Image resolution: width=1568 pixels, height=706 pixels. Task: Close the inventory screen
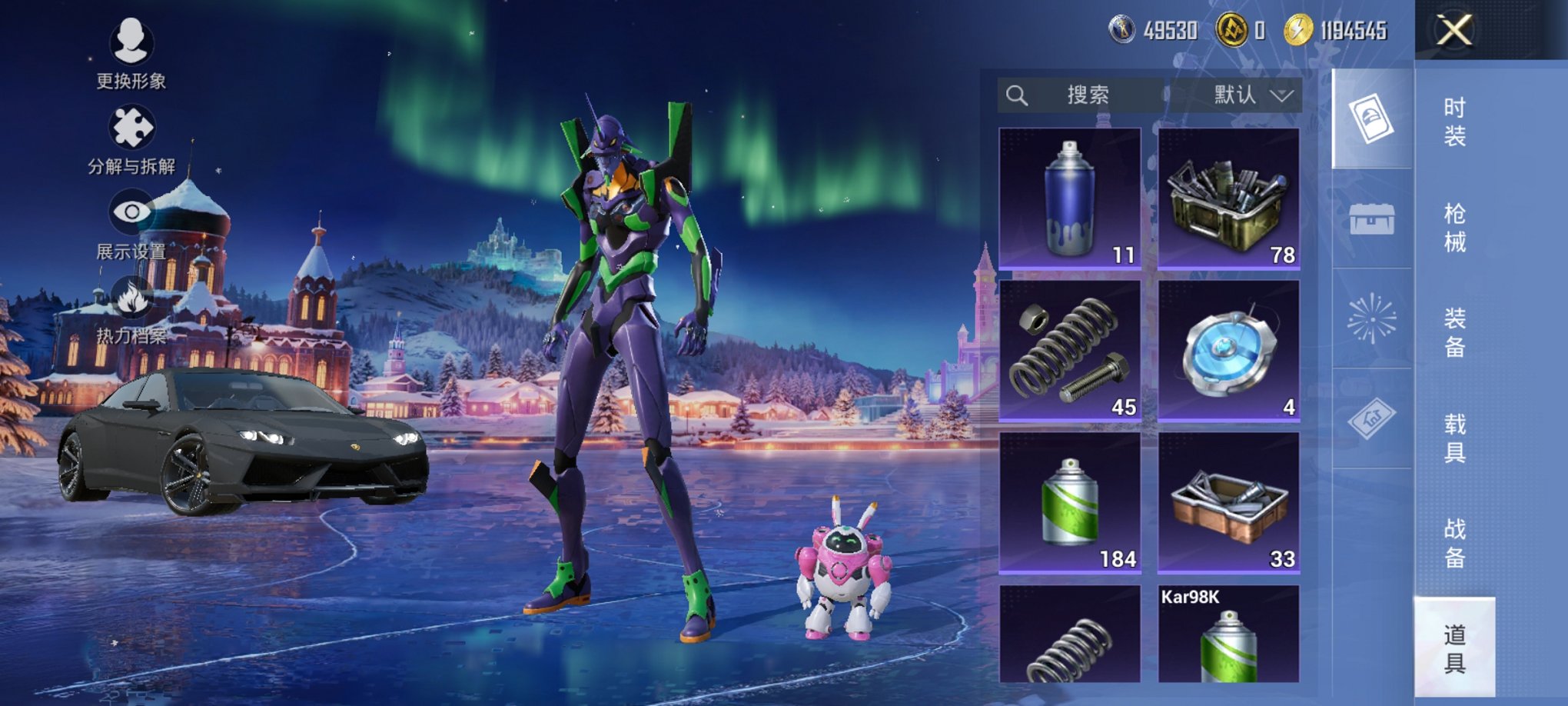coord(1454,31)
